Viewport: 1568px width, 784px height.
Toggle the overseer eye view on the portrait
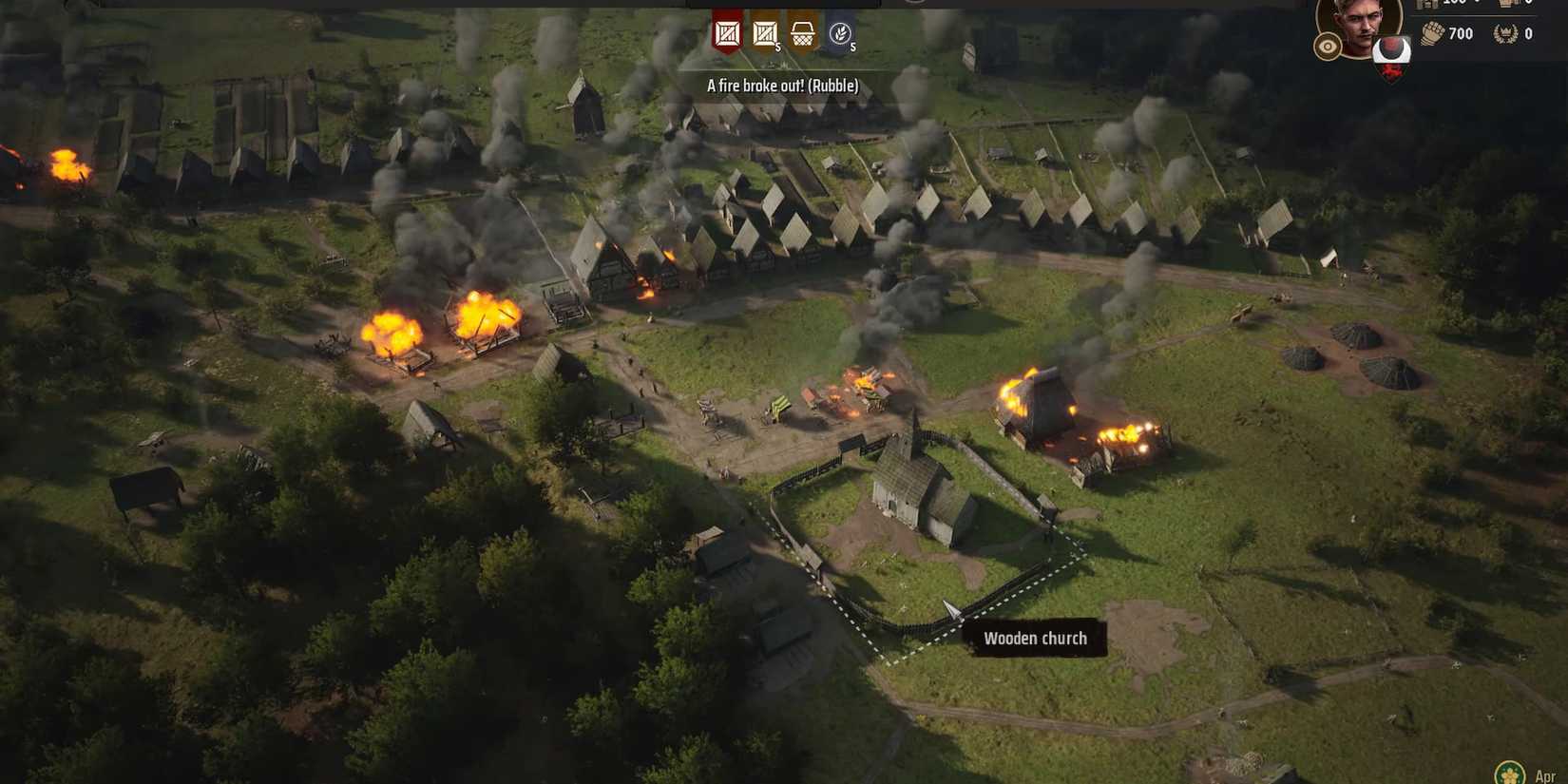click(1327, 46)
